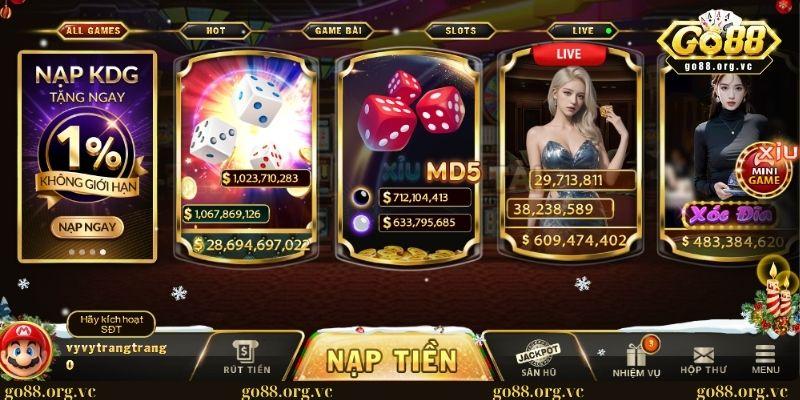Select the Game Bài tab
The width and height of the screenshot is (800, 400).
[339, 30]
